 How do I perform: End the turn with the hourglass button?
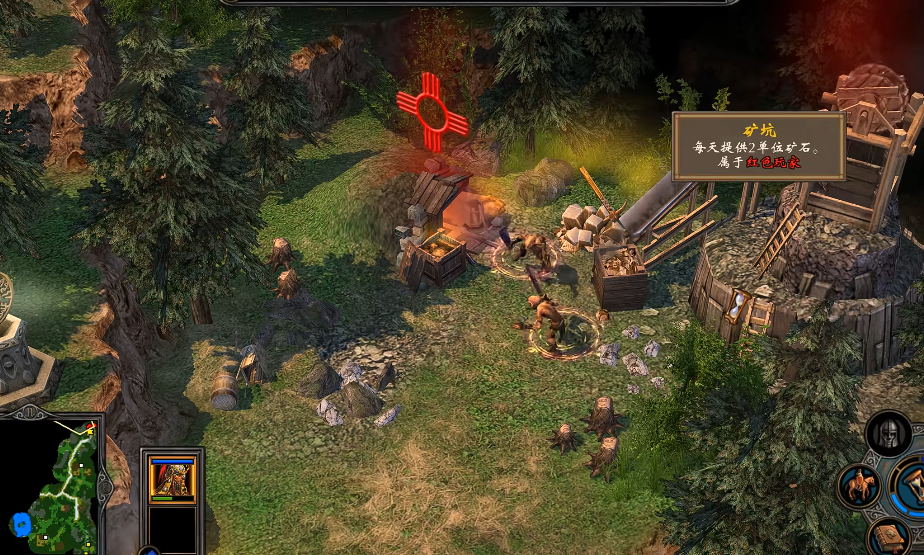coord(913,483)
